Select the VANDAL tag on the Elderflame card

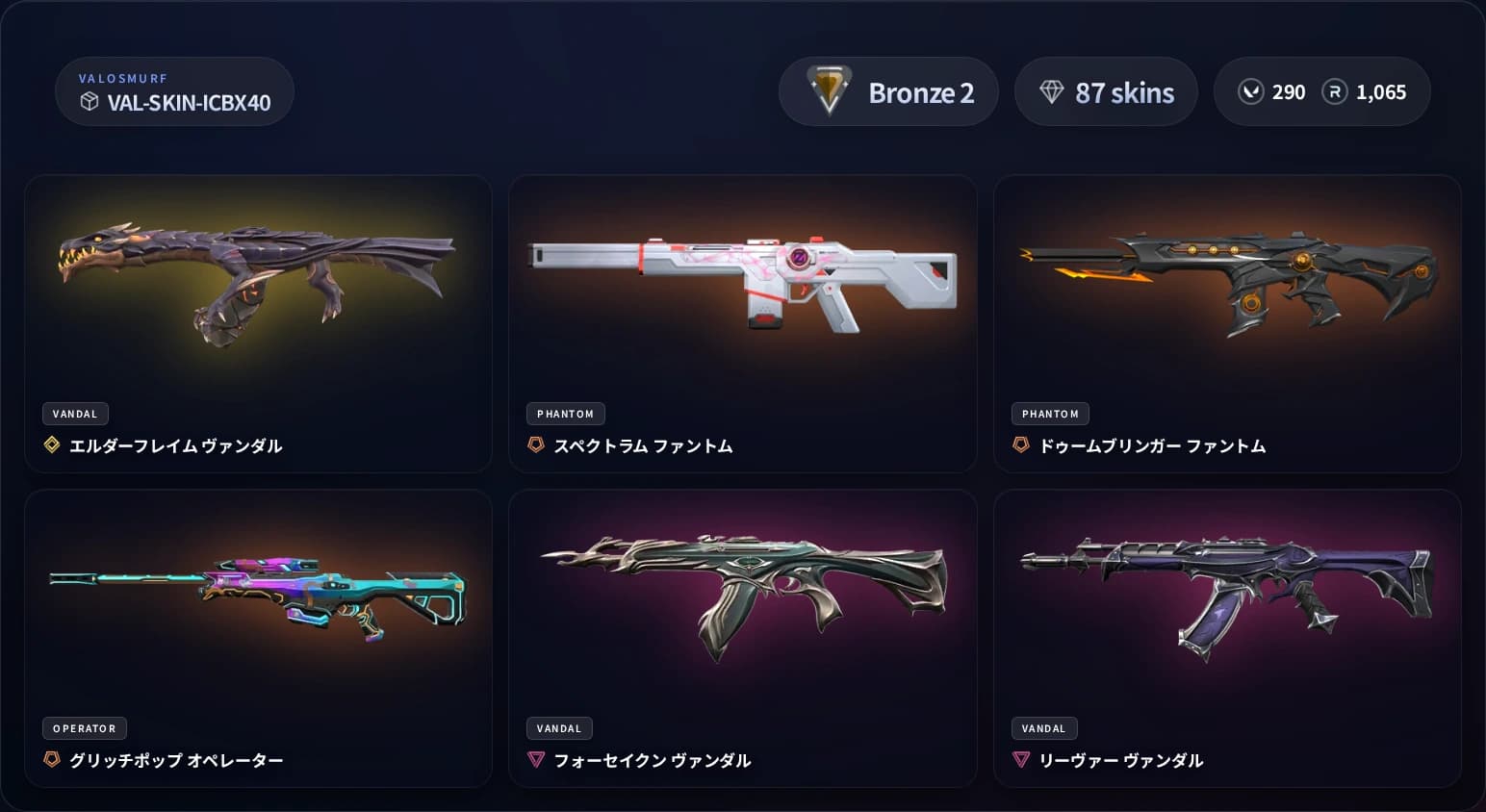(75, 414)
